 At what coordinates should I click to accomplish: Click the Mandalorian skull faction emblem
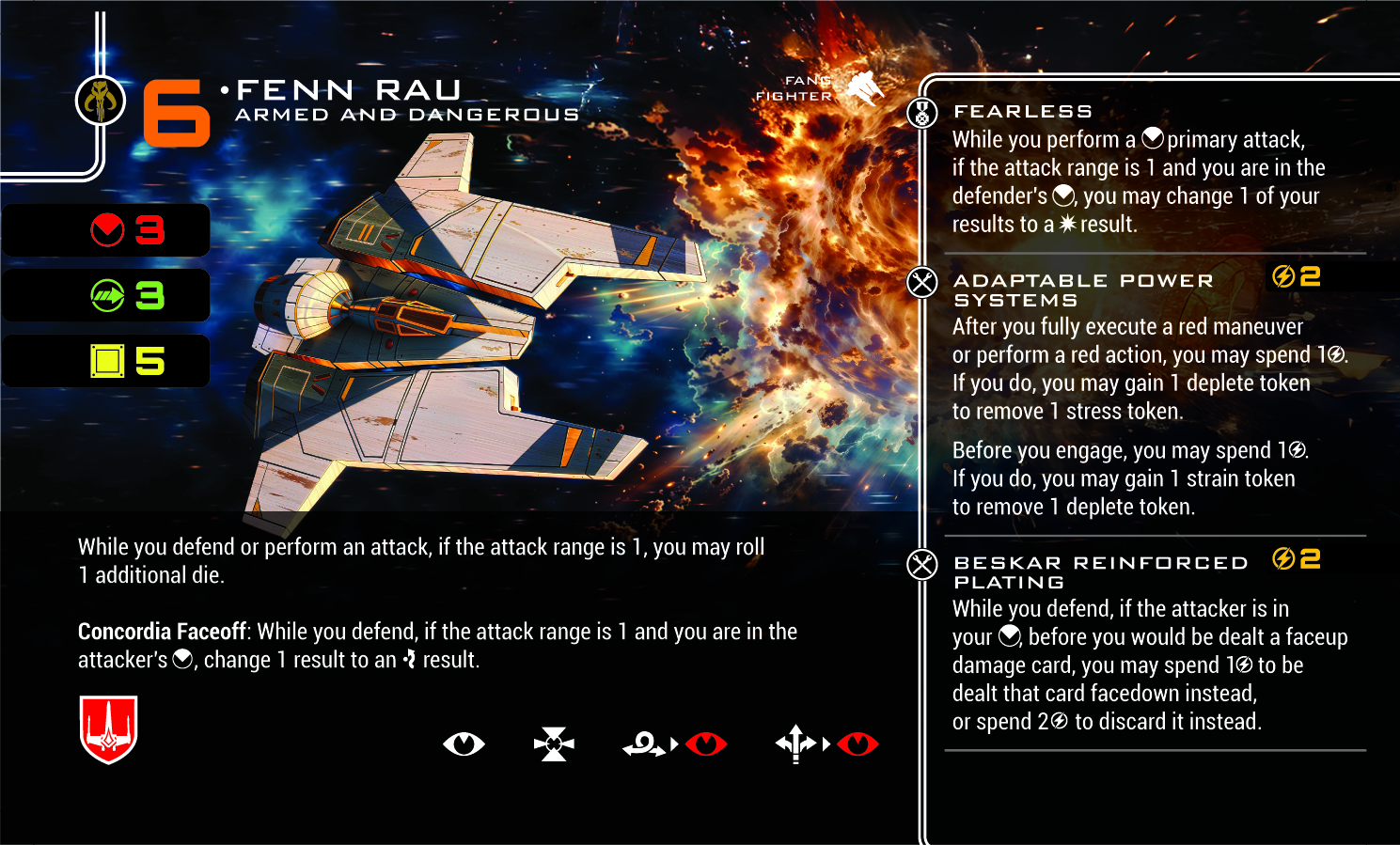click(101, 100)
